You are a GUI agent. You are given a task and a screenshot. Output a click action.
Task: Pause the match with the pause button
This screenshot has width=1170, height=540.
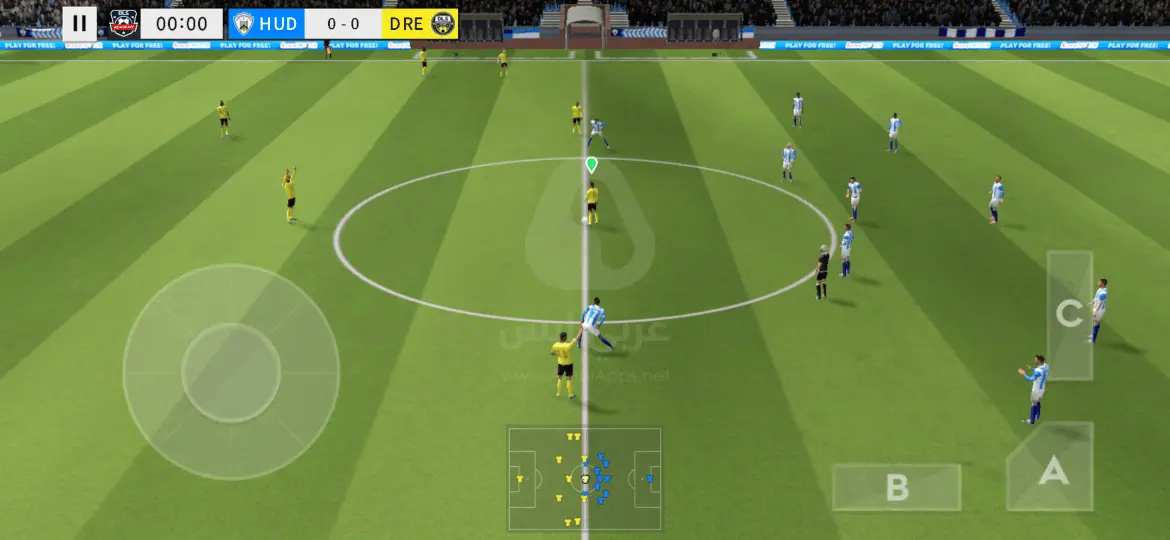tap(80, 24)
